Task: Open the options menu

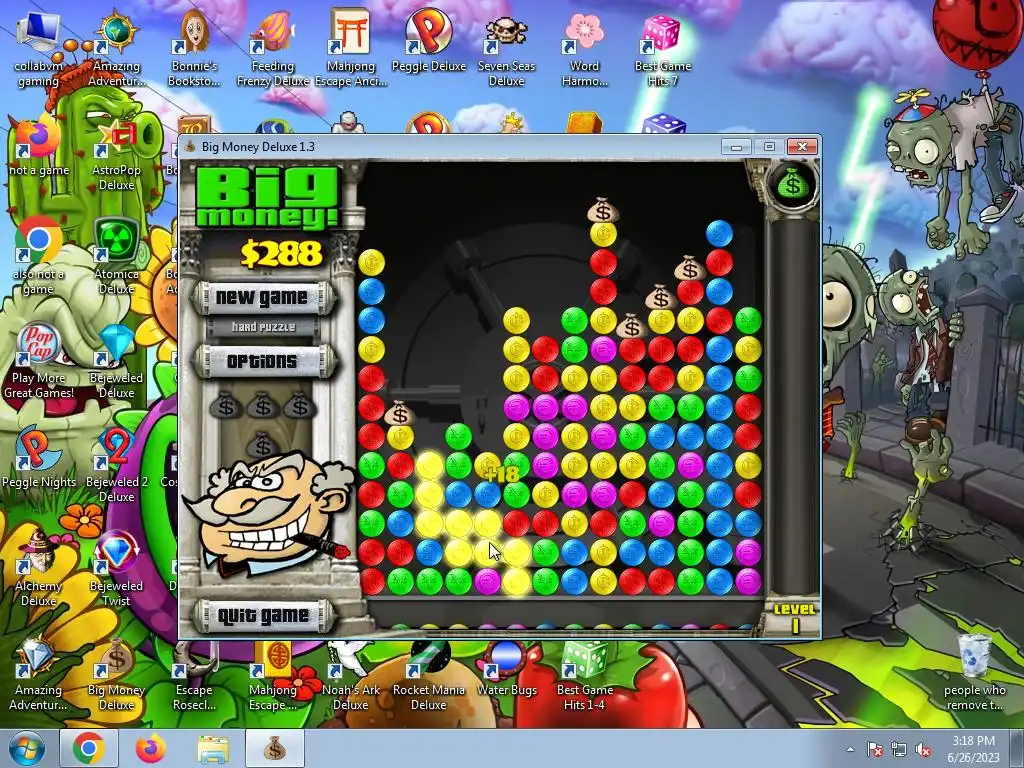Action: click(262, 361)
